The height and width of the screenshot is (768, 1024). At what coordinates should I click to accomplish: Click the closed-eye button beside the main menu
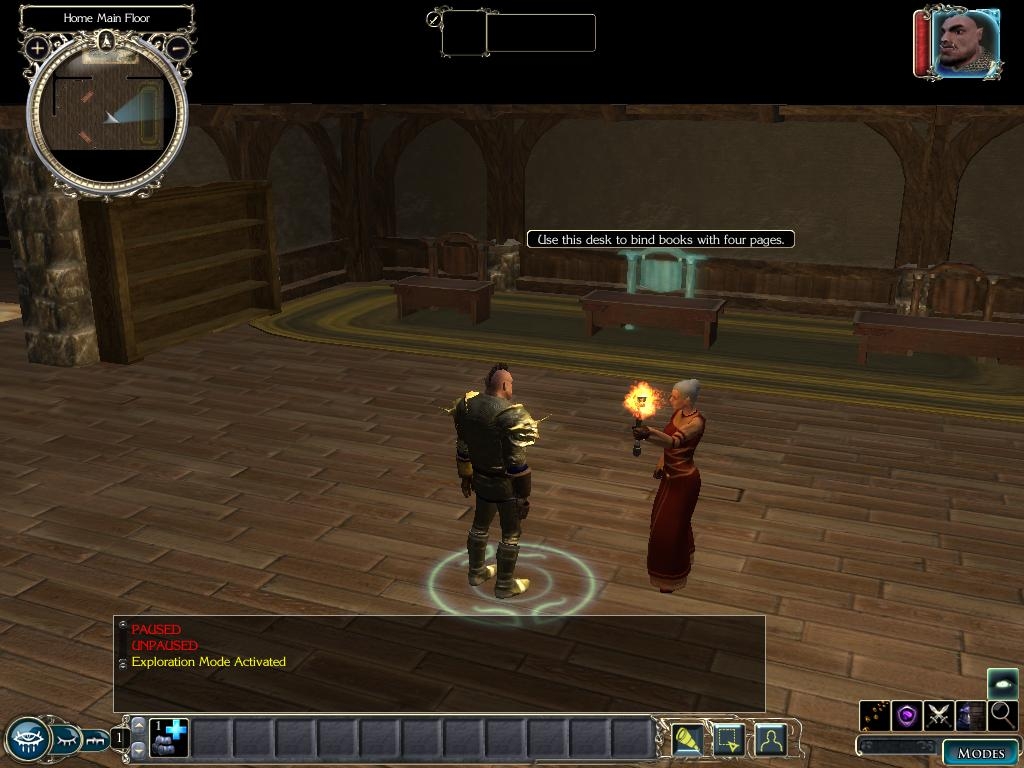point(67,740)
